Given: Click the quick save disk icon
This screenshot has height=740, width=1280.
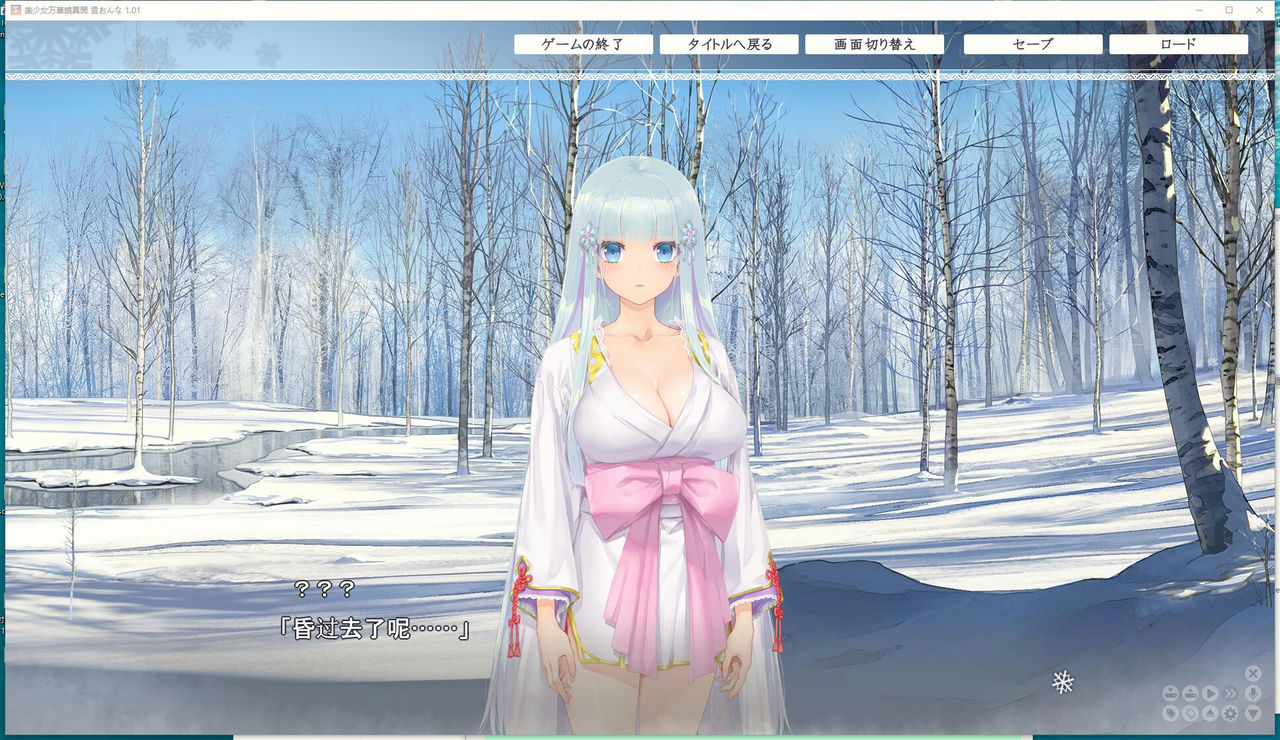Looking at the screenshot, I should click(x=1171, y=693).
